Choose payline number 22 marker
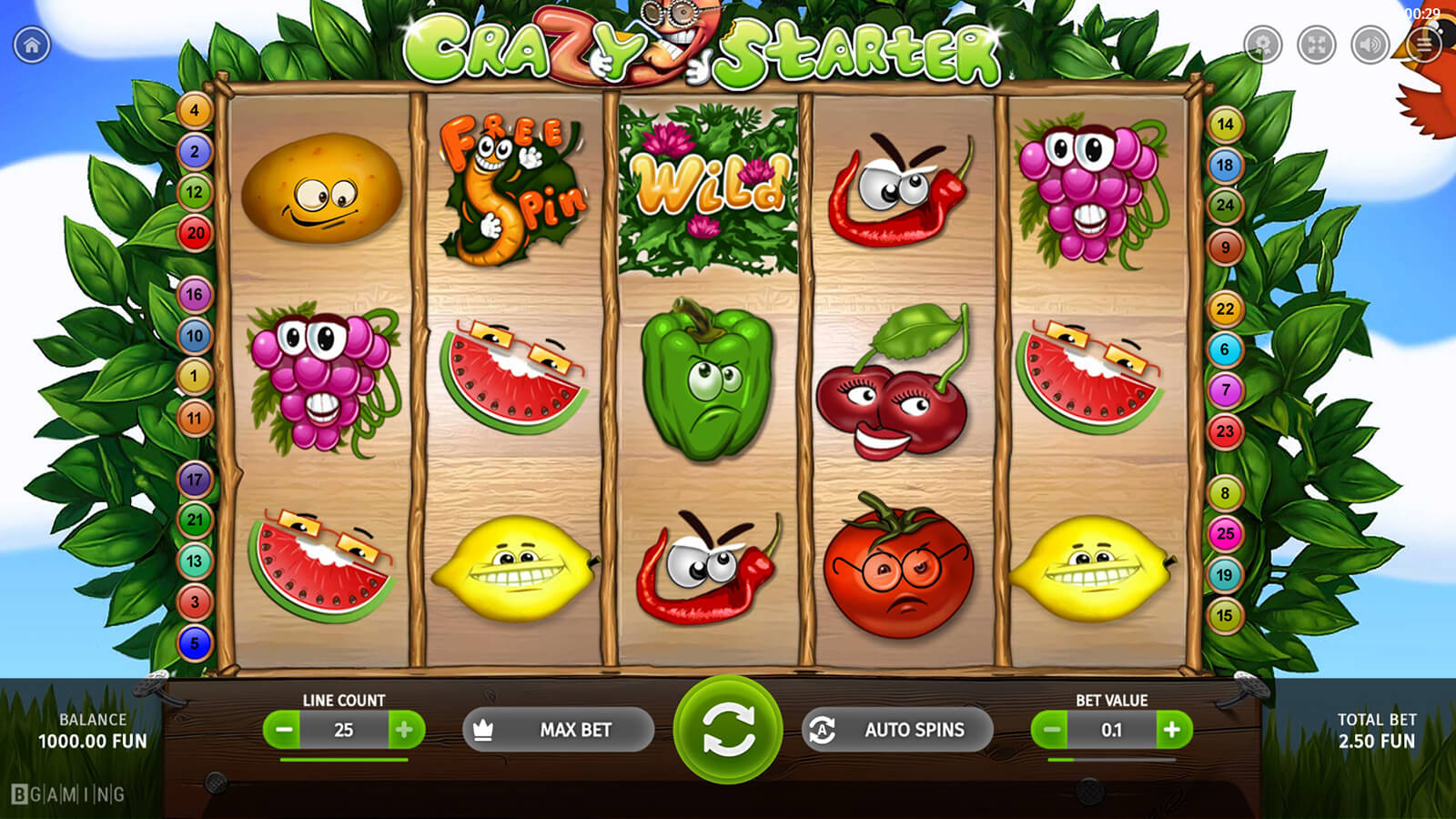1456x819 pixels. tap(1225, 308)
